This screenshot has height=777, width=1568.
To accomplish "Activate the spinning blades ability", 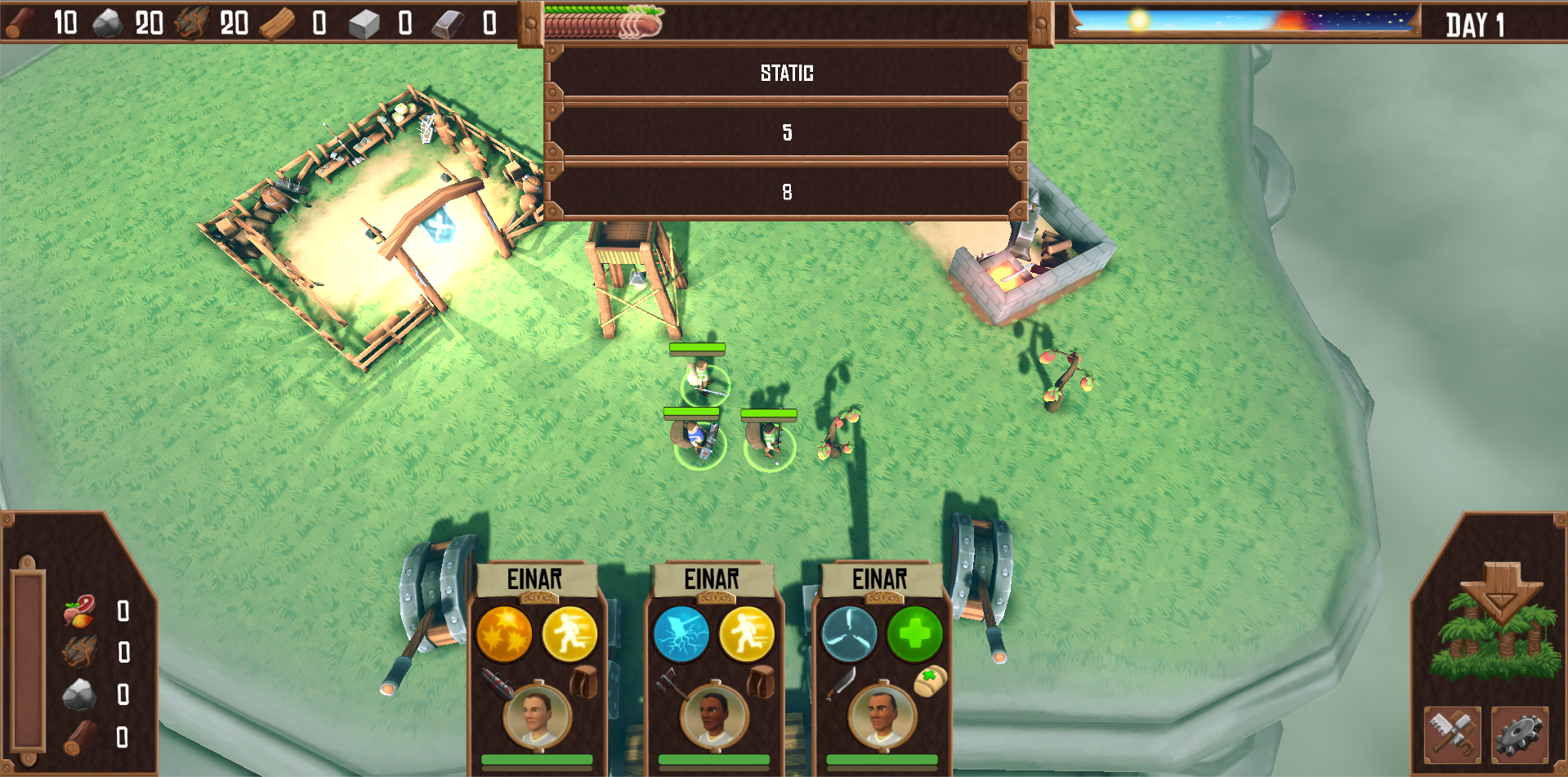I will click(x=849, y=634).
